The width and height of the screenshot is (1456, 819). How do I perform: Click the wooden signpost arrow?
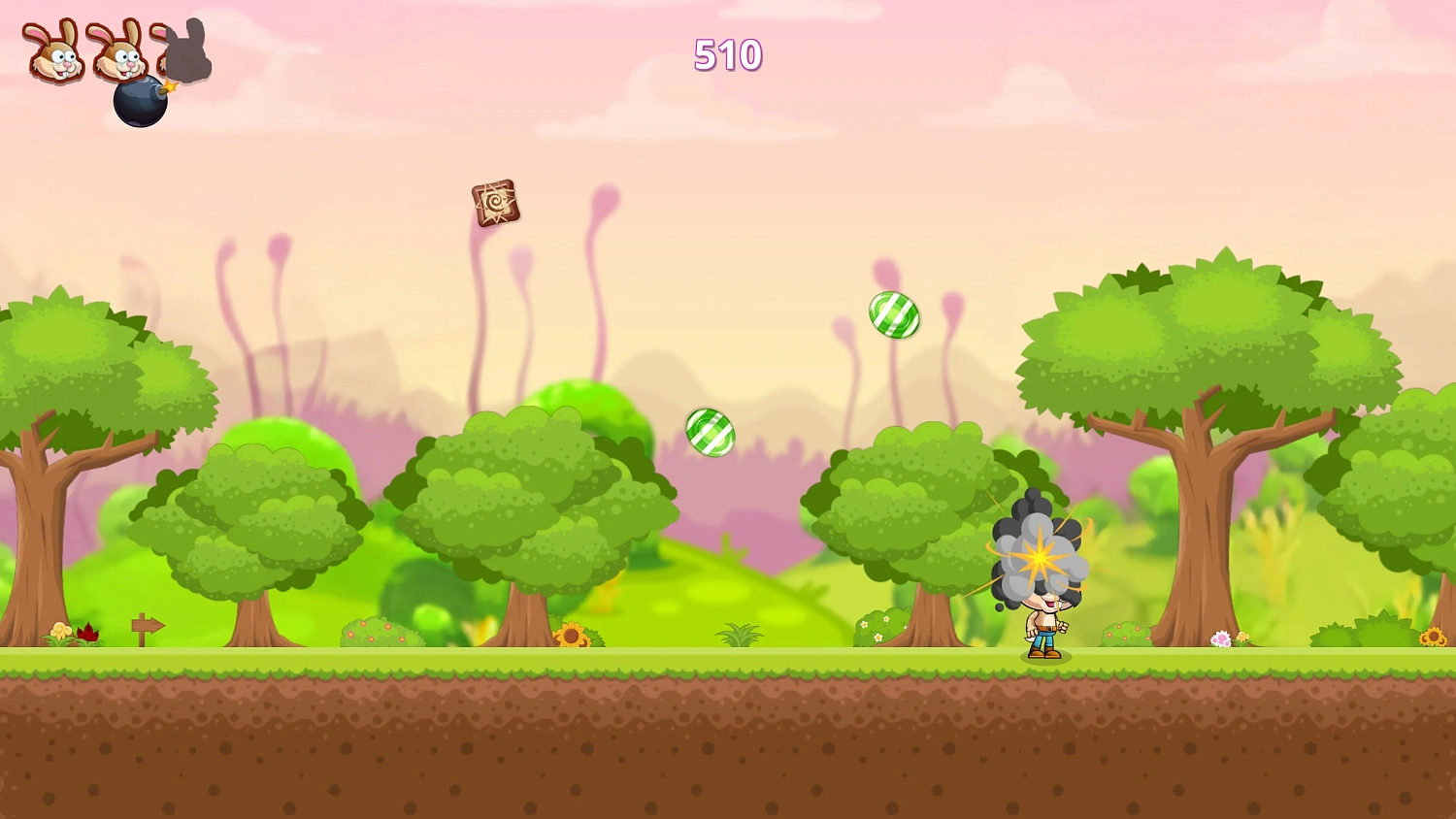(146, 626)
